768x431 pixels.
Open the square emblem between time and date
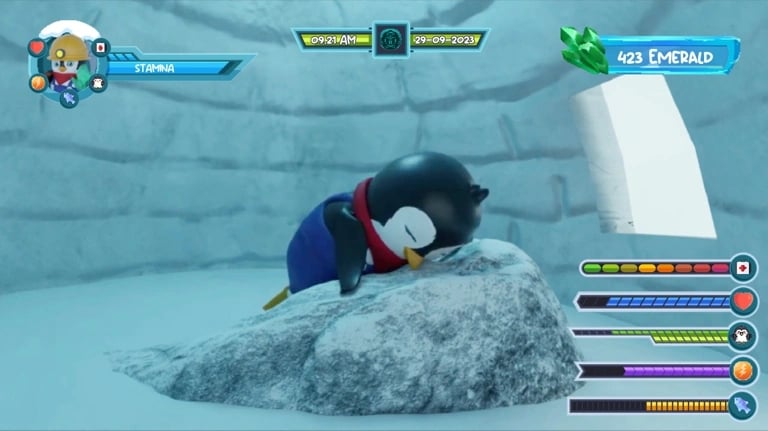390,40
